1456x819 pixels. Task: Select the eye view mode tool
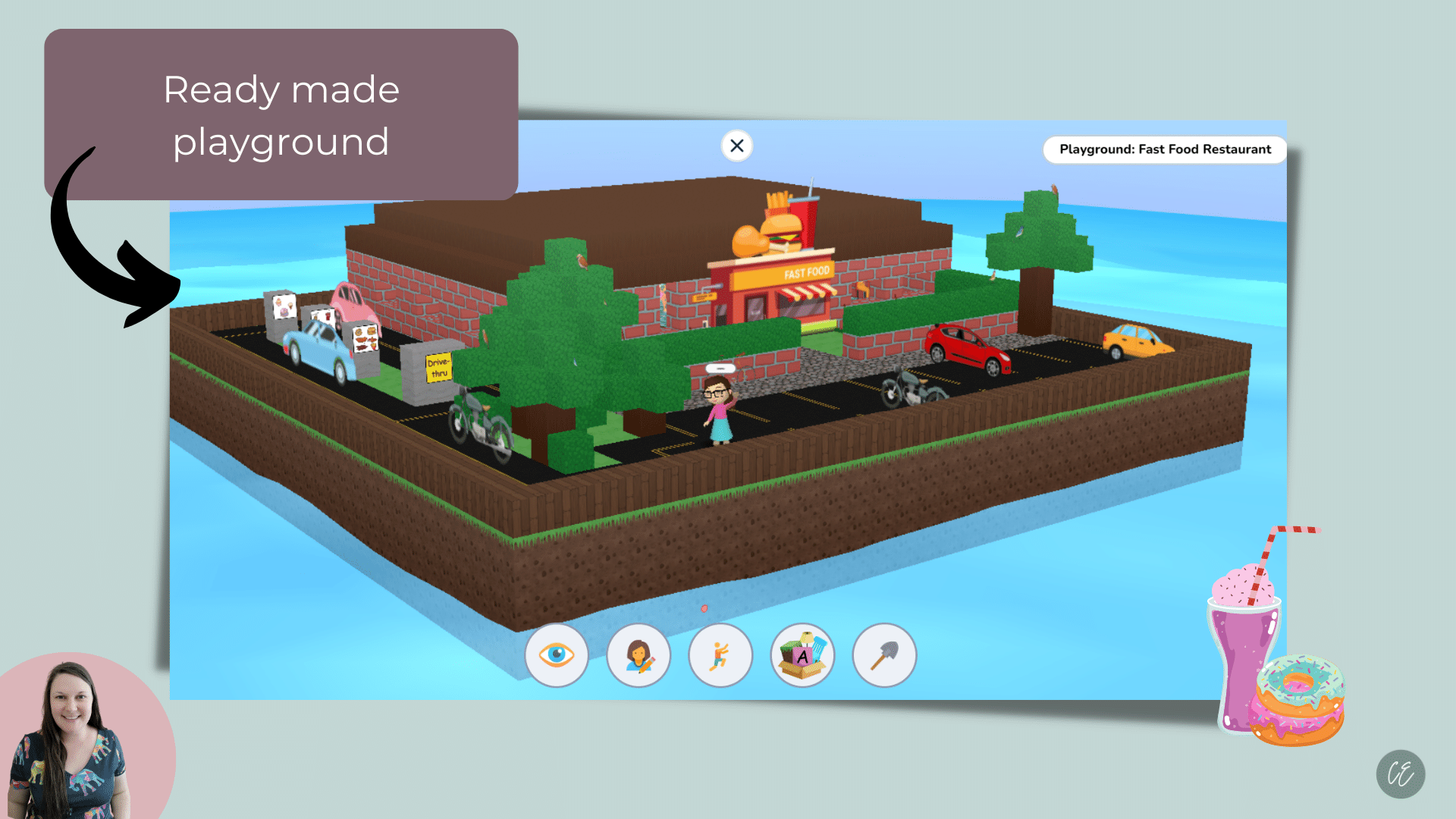coord(557,655)
